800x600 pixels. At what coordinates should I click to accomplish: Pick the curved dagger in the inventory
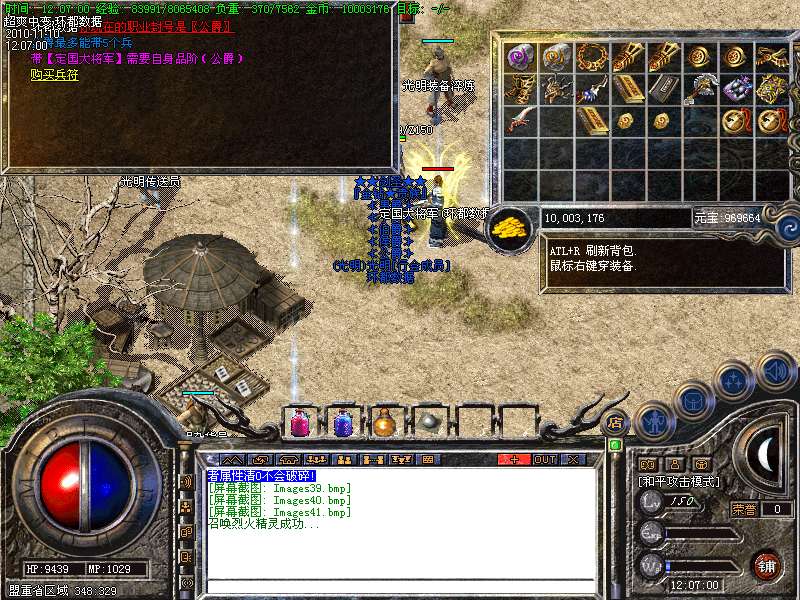point(520,122)
